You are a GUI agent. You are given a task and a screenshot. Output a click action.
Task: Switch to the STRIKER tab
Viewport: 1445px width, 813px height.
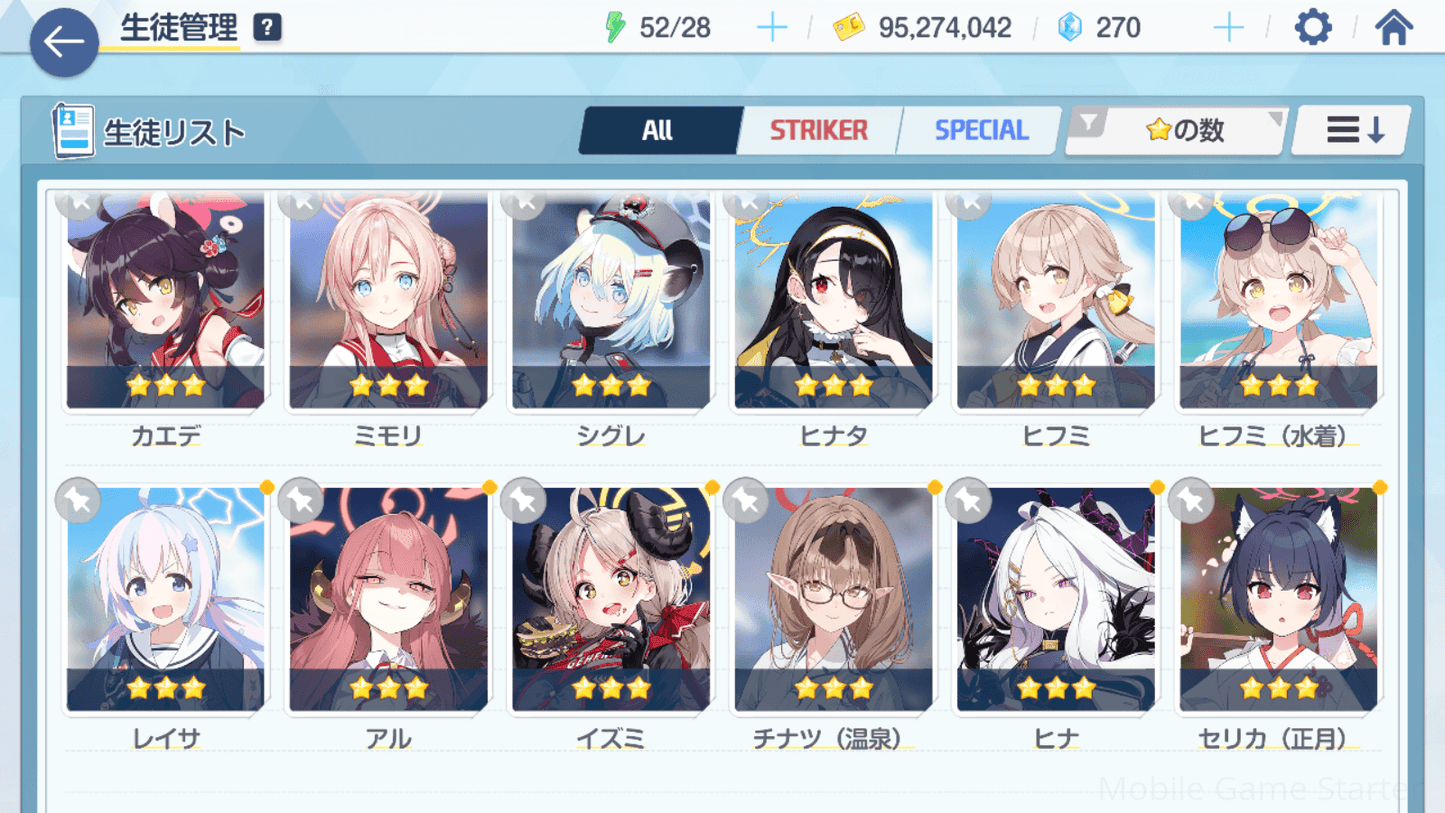(818, 130)
